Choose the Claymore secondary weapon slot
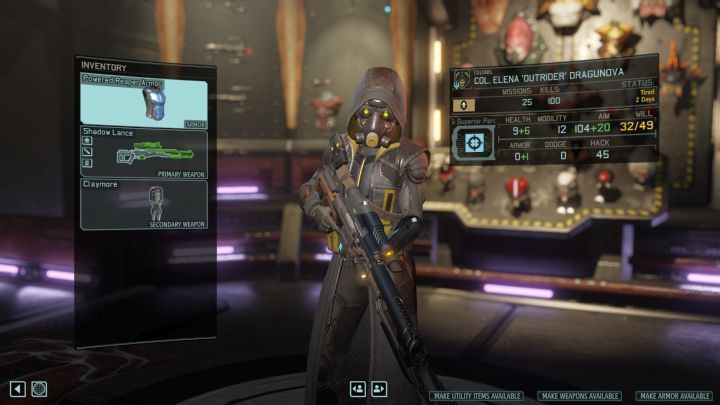 [x=144, y=203]
